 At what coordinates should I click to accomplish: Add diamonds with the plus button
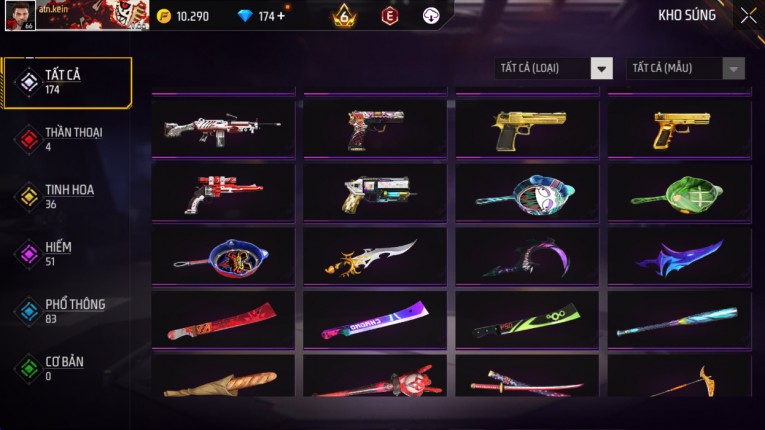281,16
